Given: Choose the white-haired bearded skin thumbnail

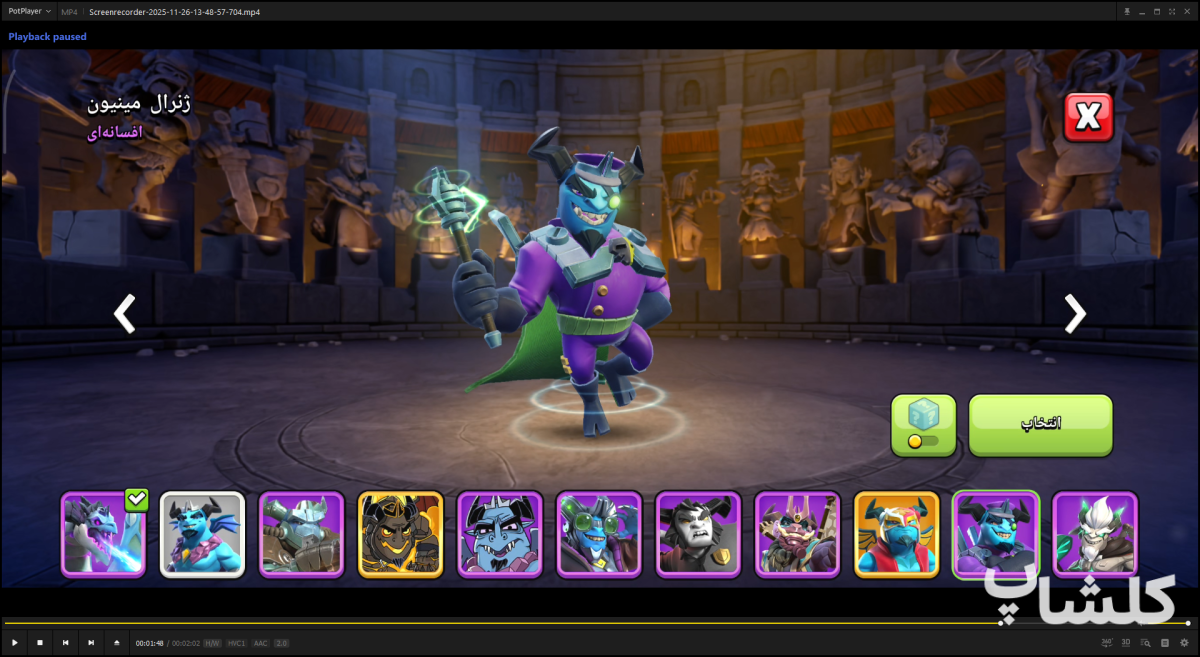Looking at the screenshot, I should (1095, 535).
